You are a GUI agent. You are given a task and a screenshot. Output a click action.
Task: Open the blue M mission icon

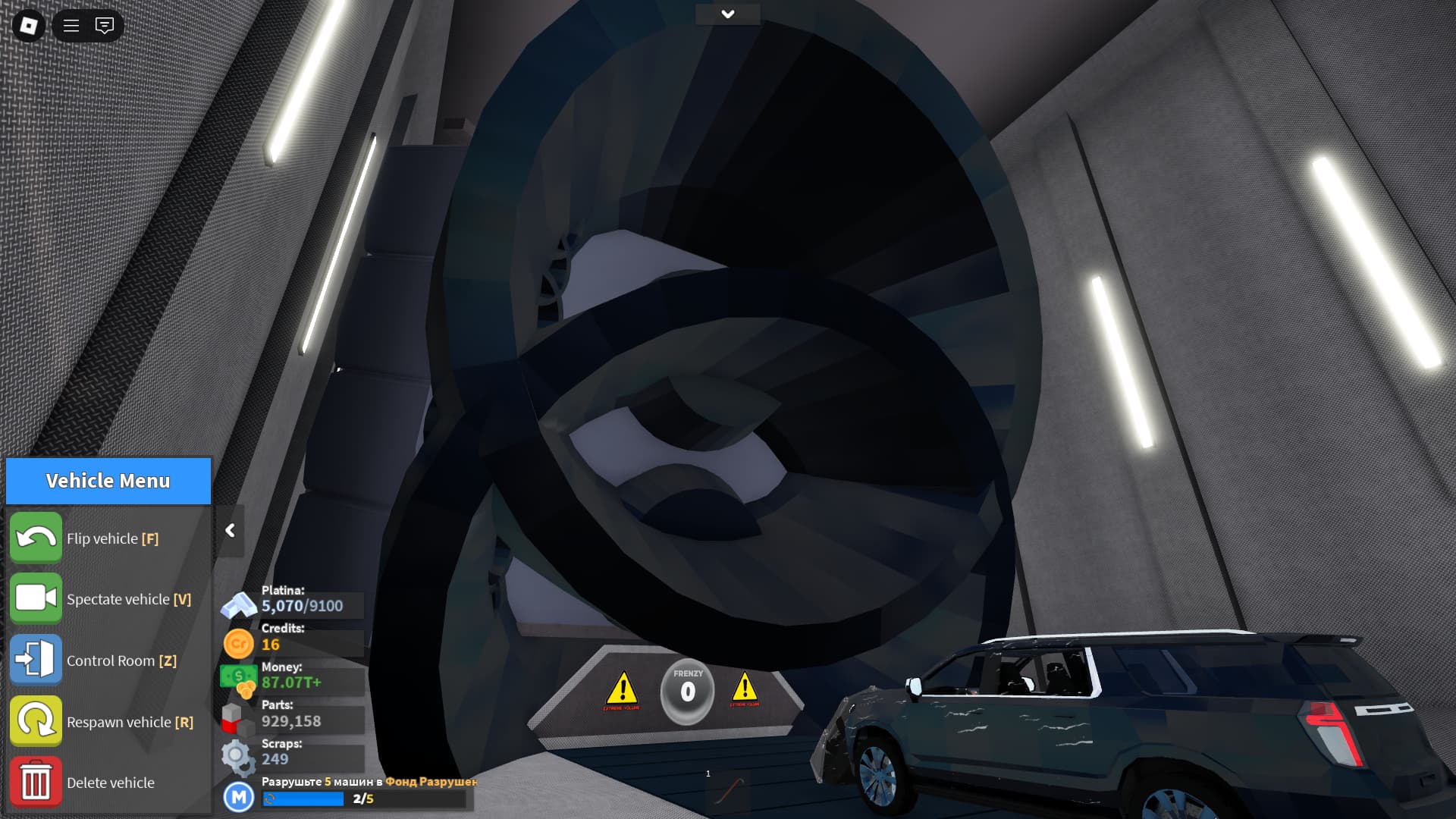pos(239,797)
